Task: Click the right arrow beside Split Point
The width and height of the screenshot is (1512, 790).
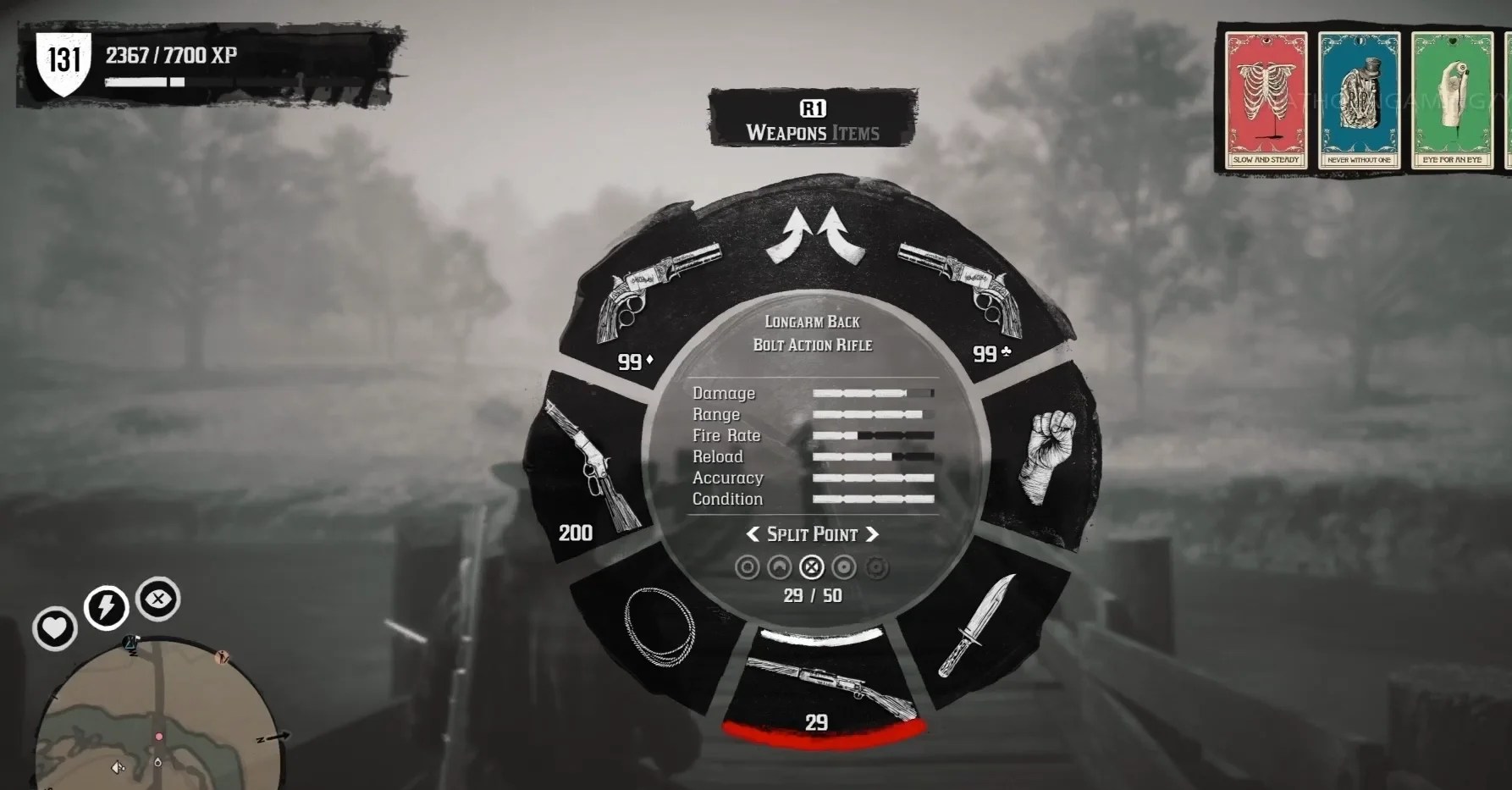Action: [x=874, y=534]
